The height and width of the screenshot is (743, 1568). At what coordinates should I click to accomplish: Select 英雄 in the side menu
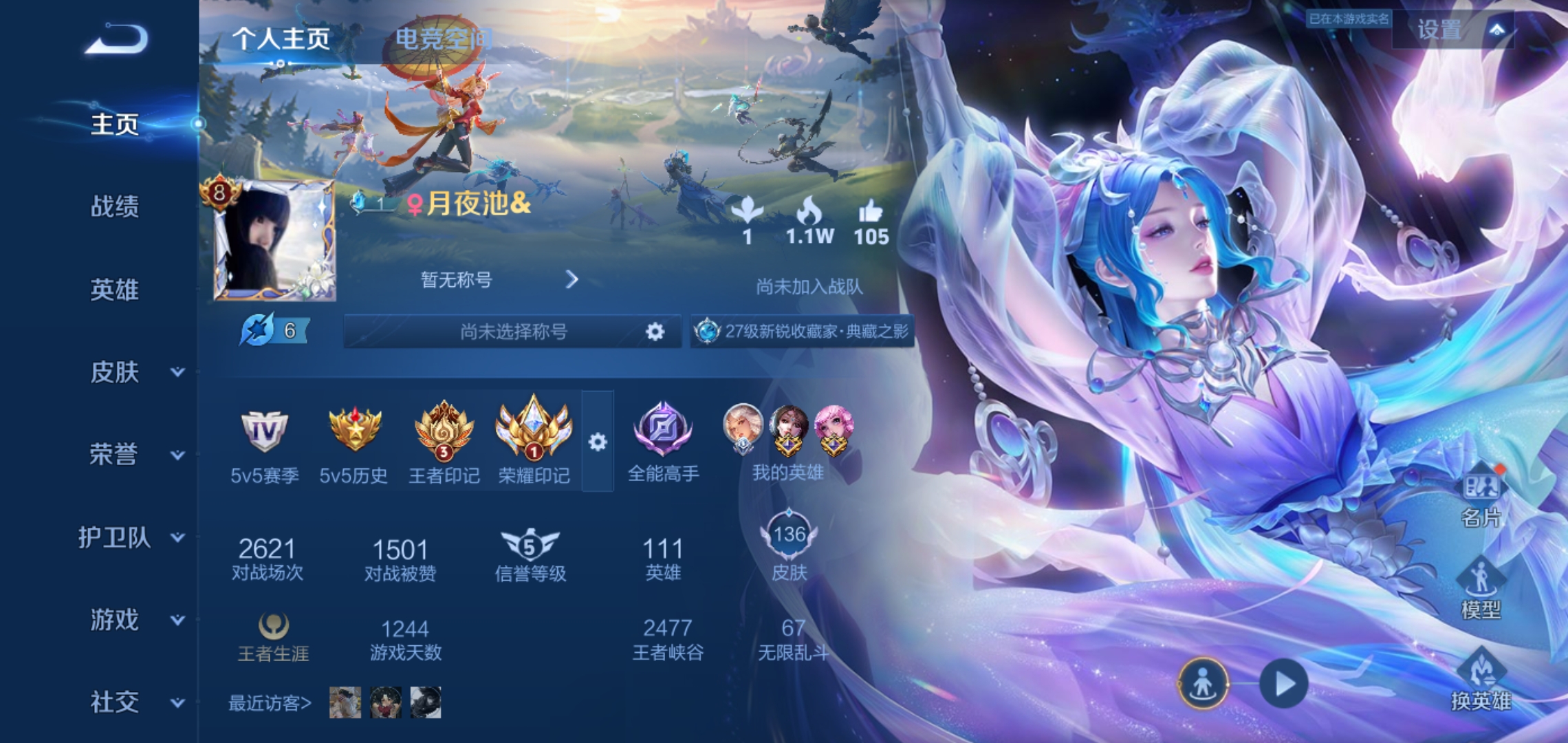[115, 290]
